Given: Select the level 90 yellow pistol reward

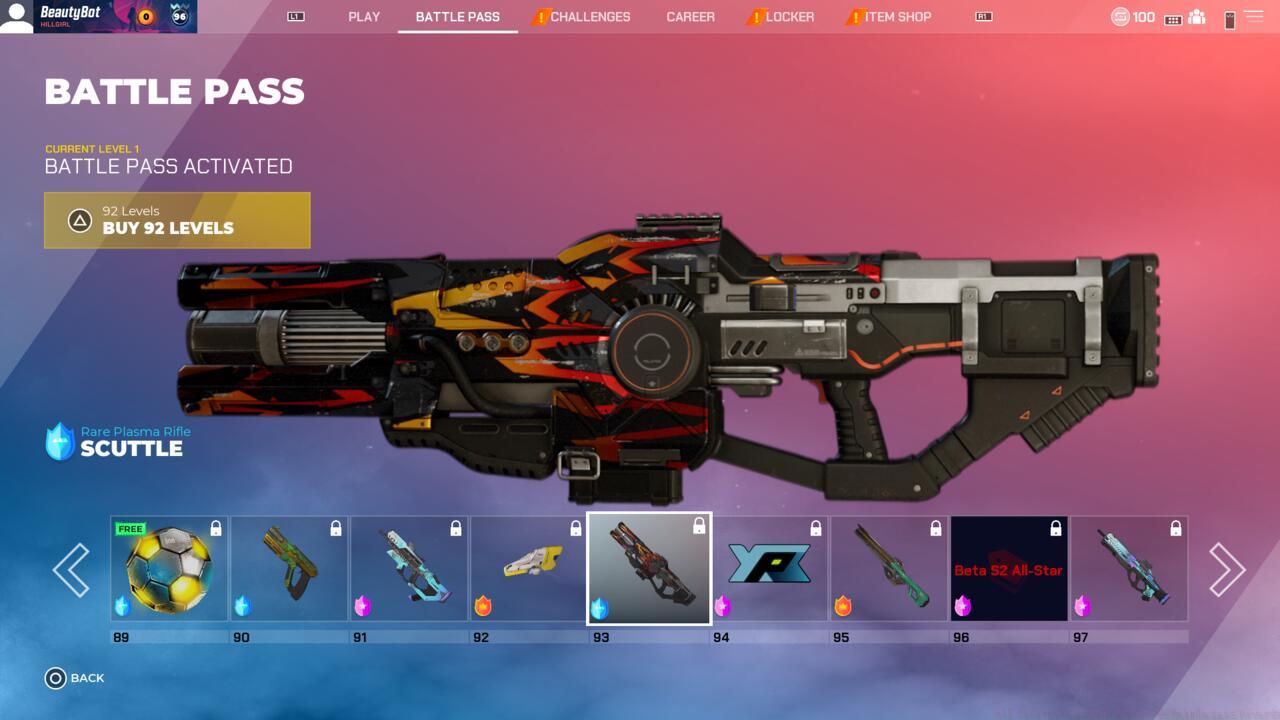Looking at the screenshot, I should coord(289,568).
